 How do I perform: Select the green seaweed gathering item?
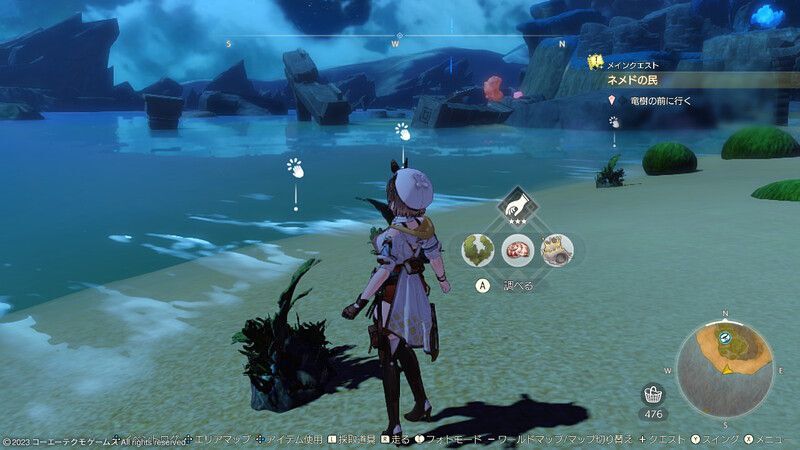(x=478, y=249)
